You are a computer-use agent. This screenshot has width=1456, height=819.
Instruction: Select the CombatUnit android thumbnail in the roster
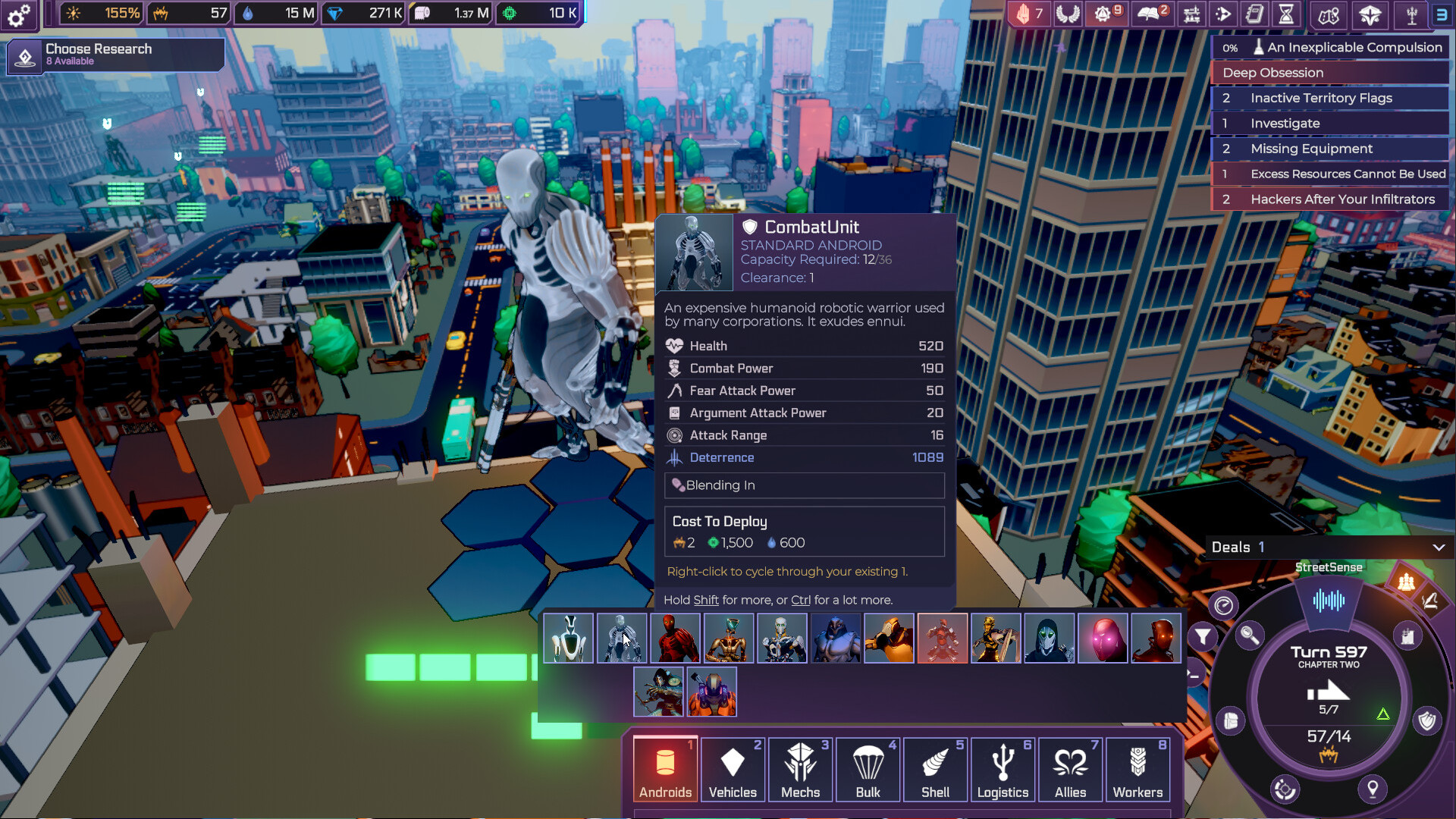click(x=622, y=638)
